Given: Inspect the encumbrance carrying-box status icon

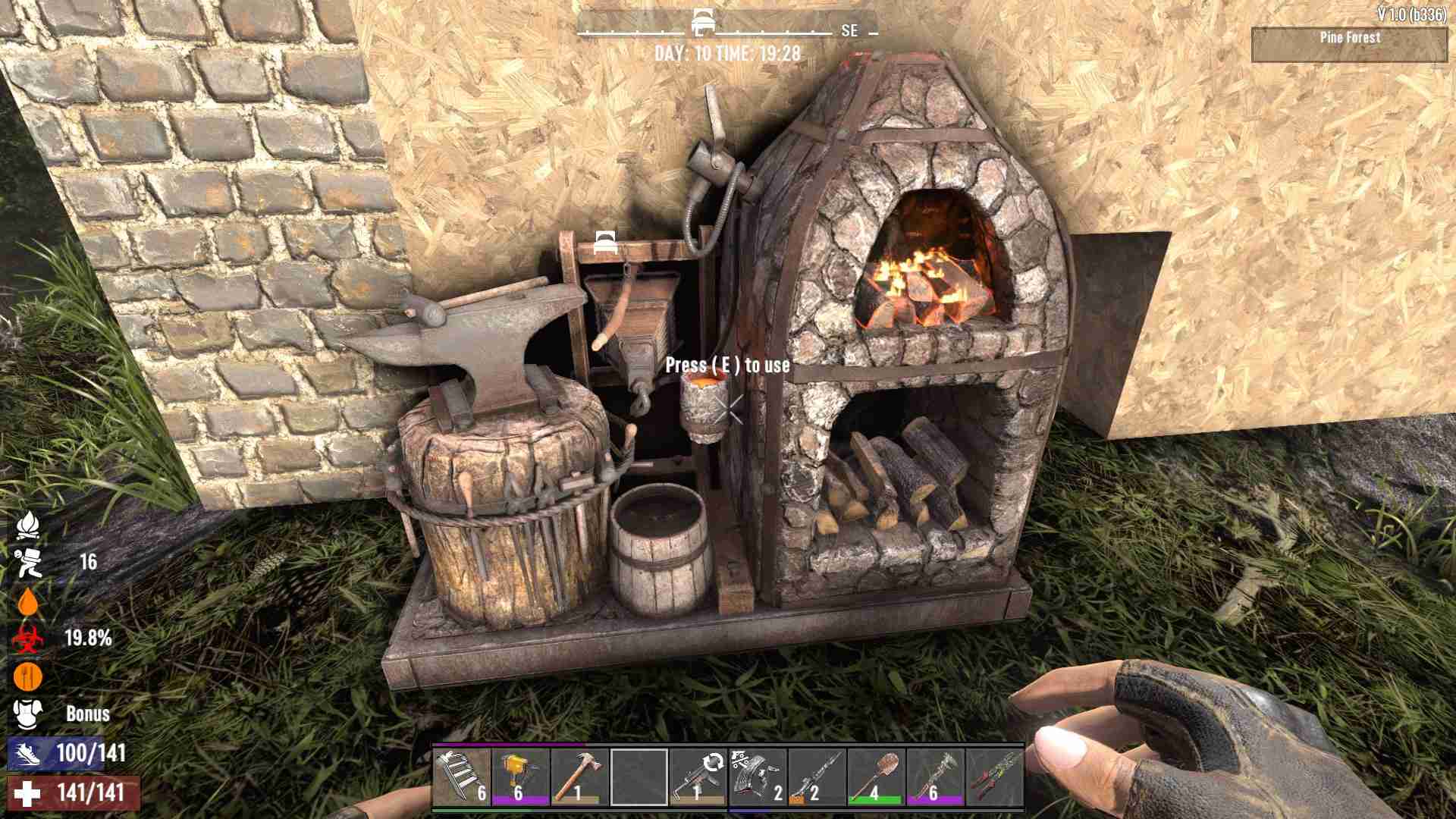Looking at the screenshot, I should (28, 562).
